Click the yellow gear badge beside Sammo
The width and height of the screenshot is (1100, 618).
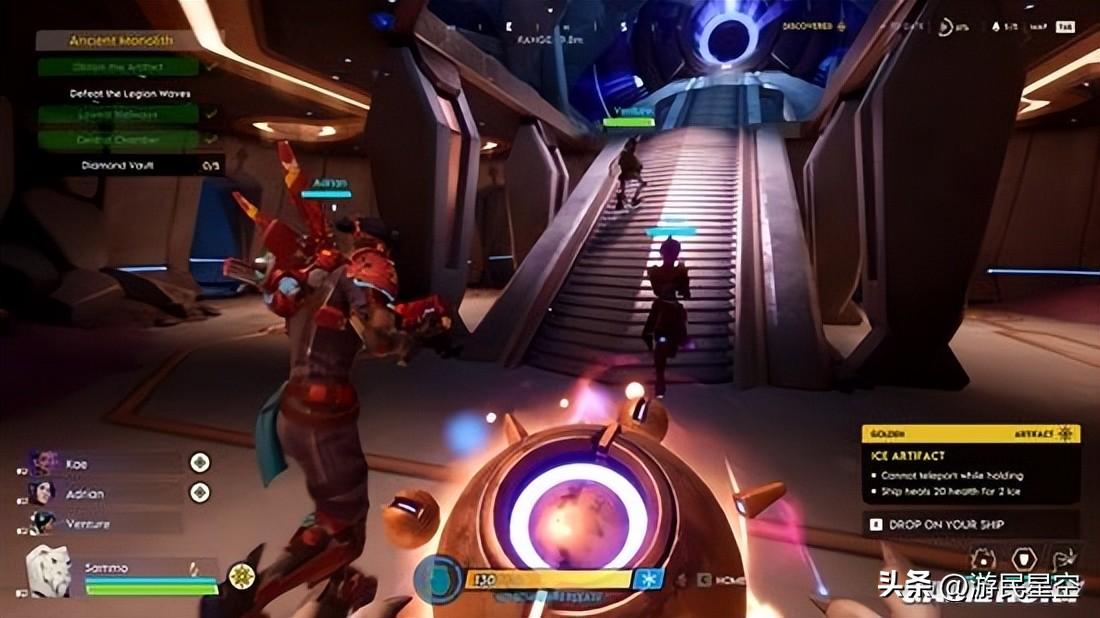point(240,576)
